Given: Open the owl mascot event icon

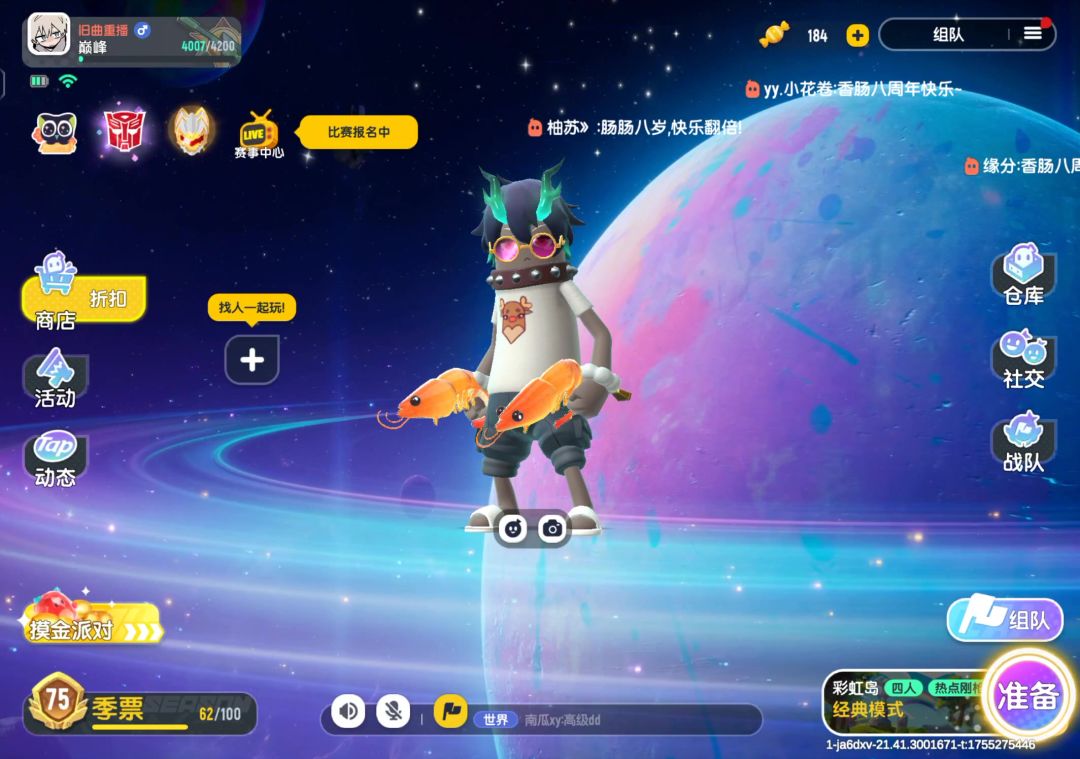Looking at the screenshot, I should click(56, 132).
